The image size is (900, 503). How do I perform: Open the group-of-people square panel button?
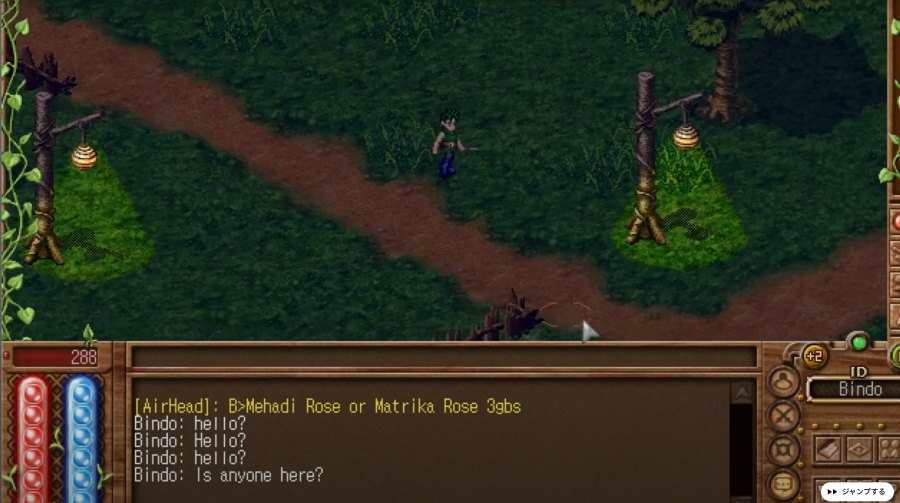[889, 449]
